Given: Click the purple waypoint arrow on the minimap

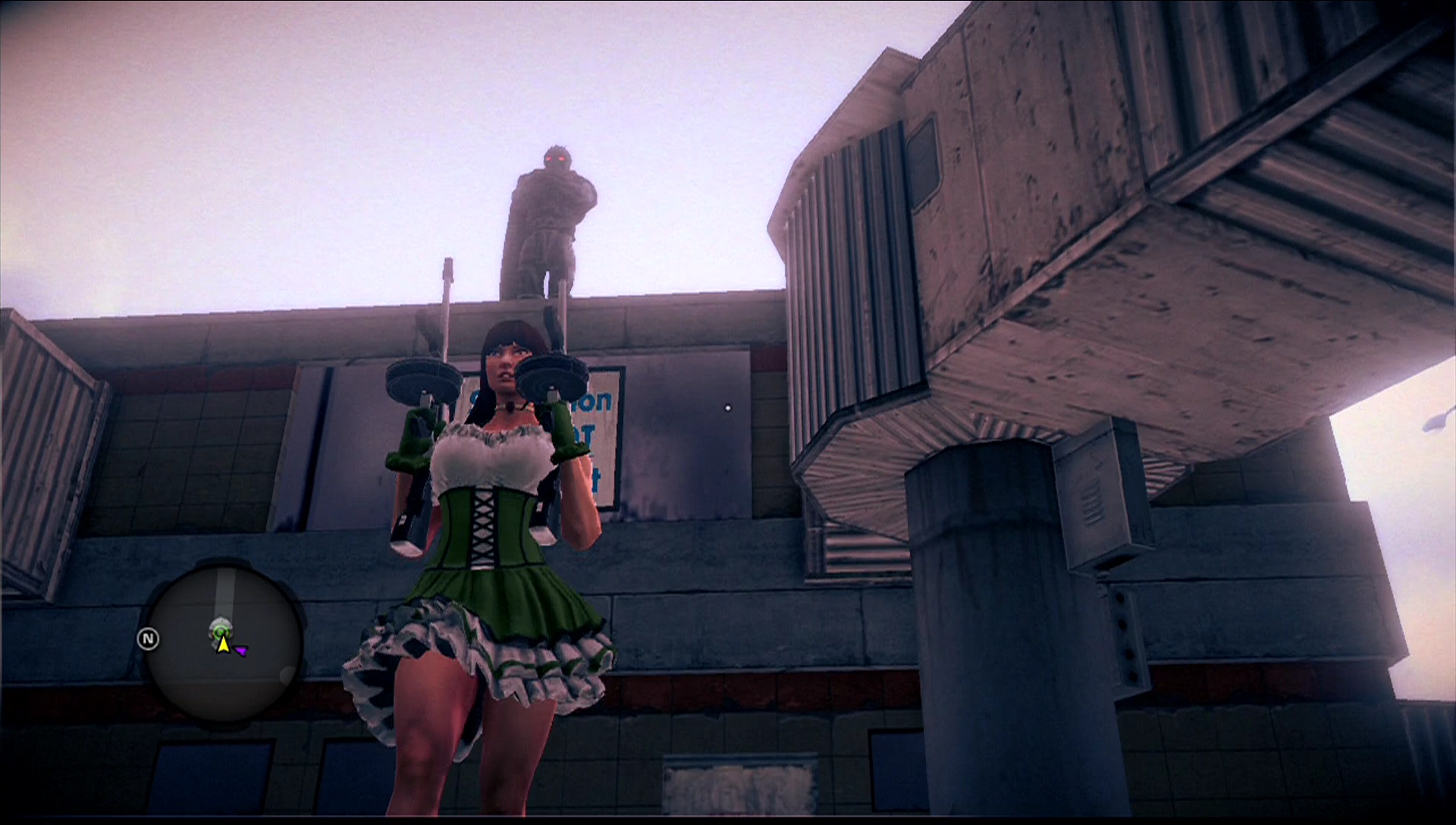Looking at the screenshot, I should click(241, 650).
